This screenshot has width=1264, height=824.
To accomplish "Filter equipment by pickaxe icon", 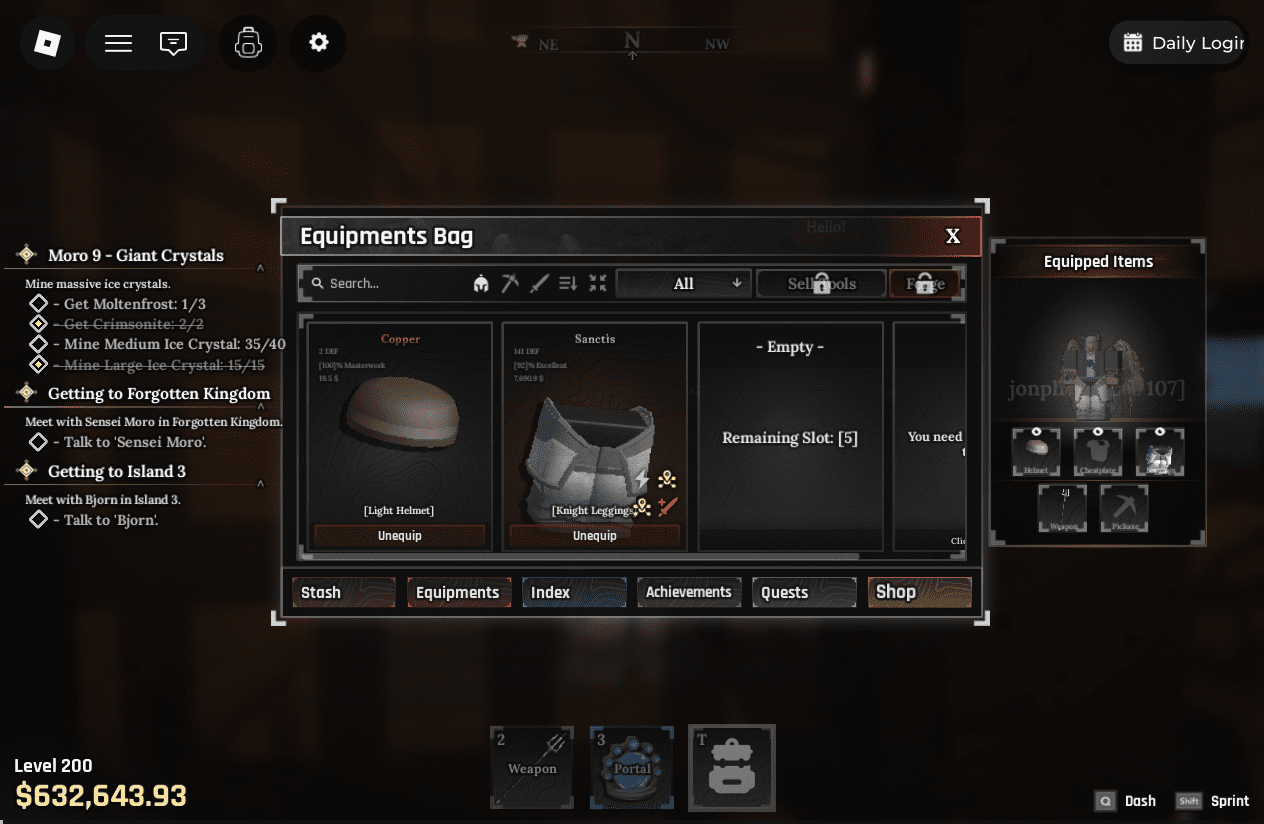I will (510, 284).
